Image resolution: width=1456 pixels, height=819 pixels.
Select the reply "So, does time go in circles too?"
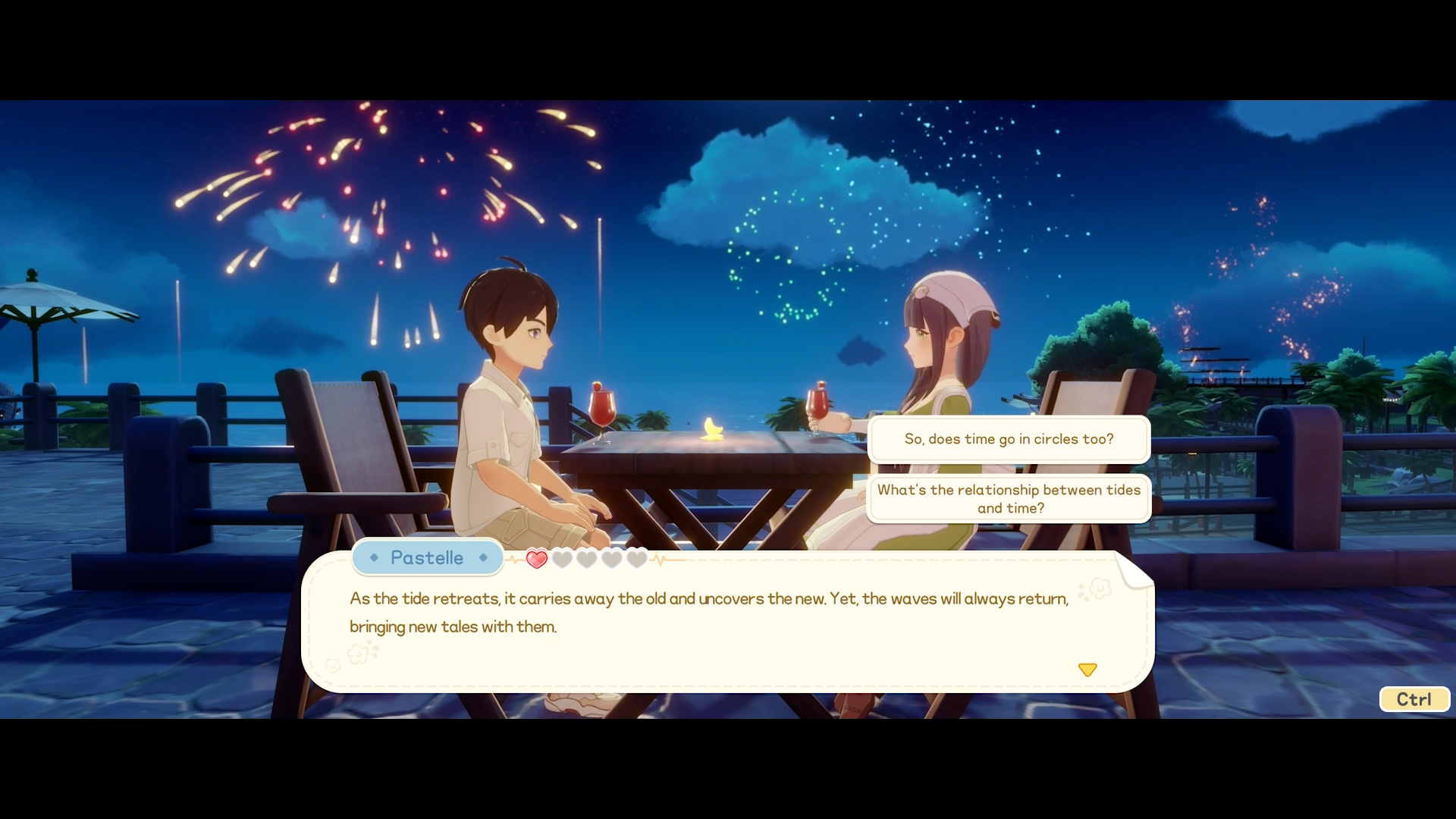tap(1009, 439)
